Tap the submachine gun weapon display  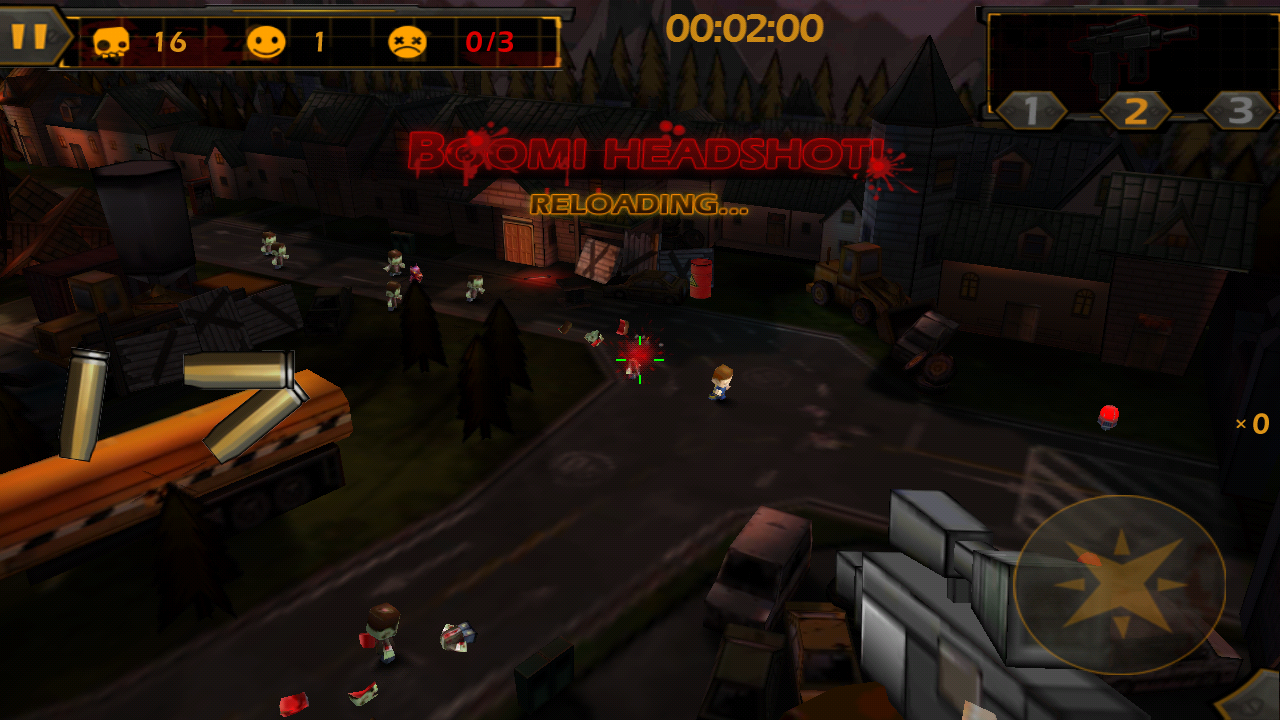[x=1135, y=47]
